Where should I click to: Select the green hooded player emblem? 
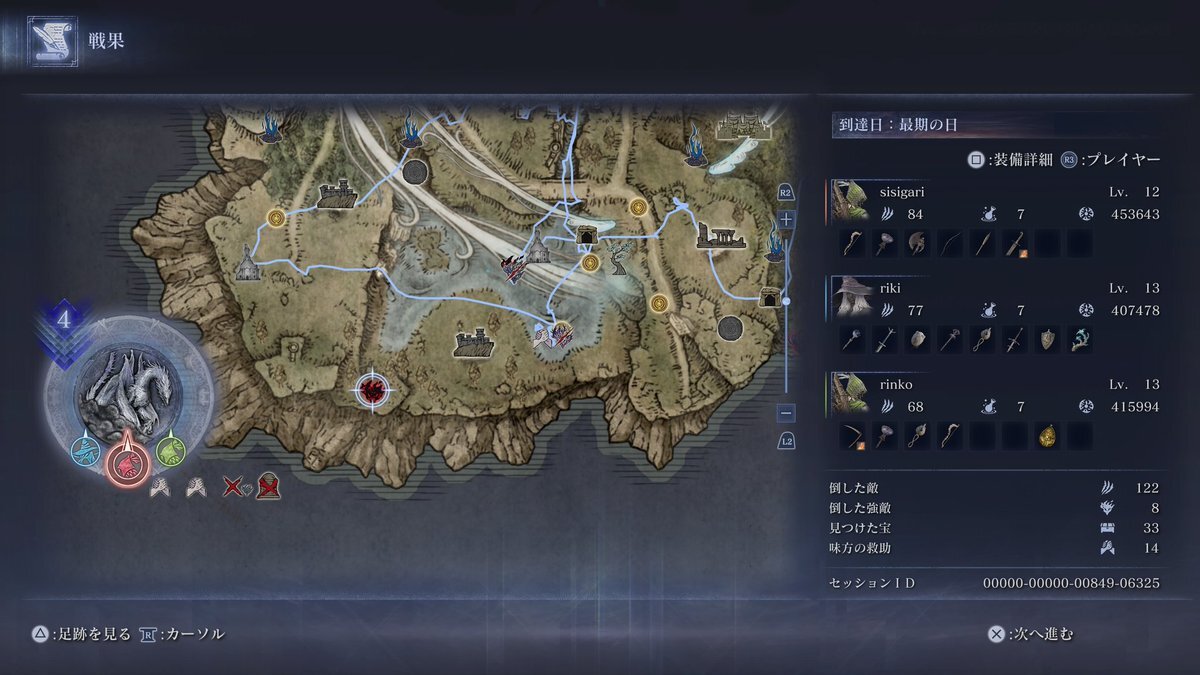[169, 451]
